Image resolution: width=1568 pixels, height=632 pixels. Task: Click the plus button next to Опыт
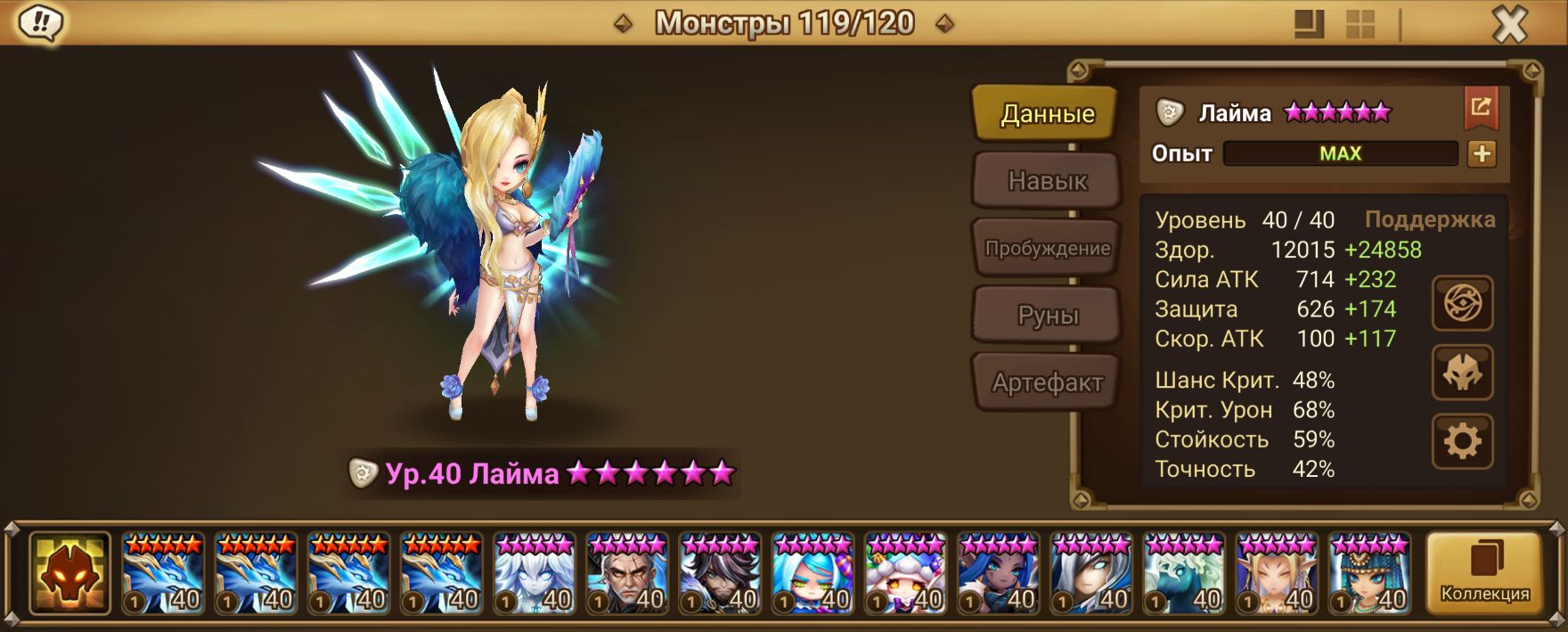point(1482,154)
